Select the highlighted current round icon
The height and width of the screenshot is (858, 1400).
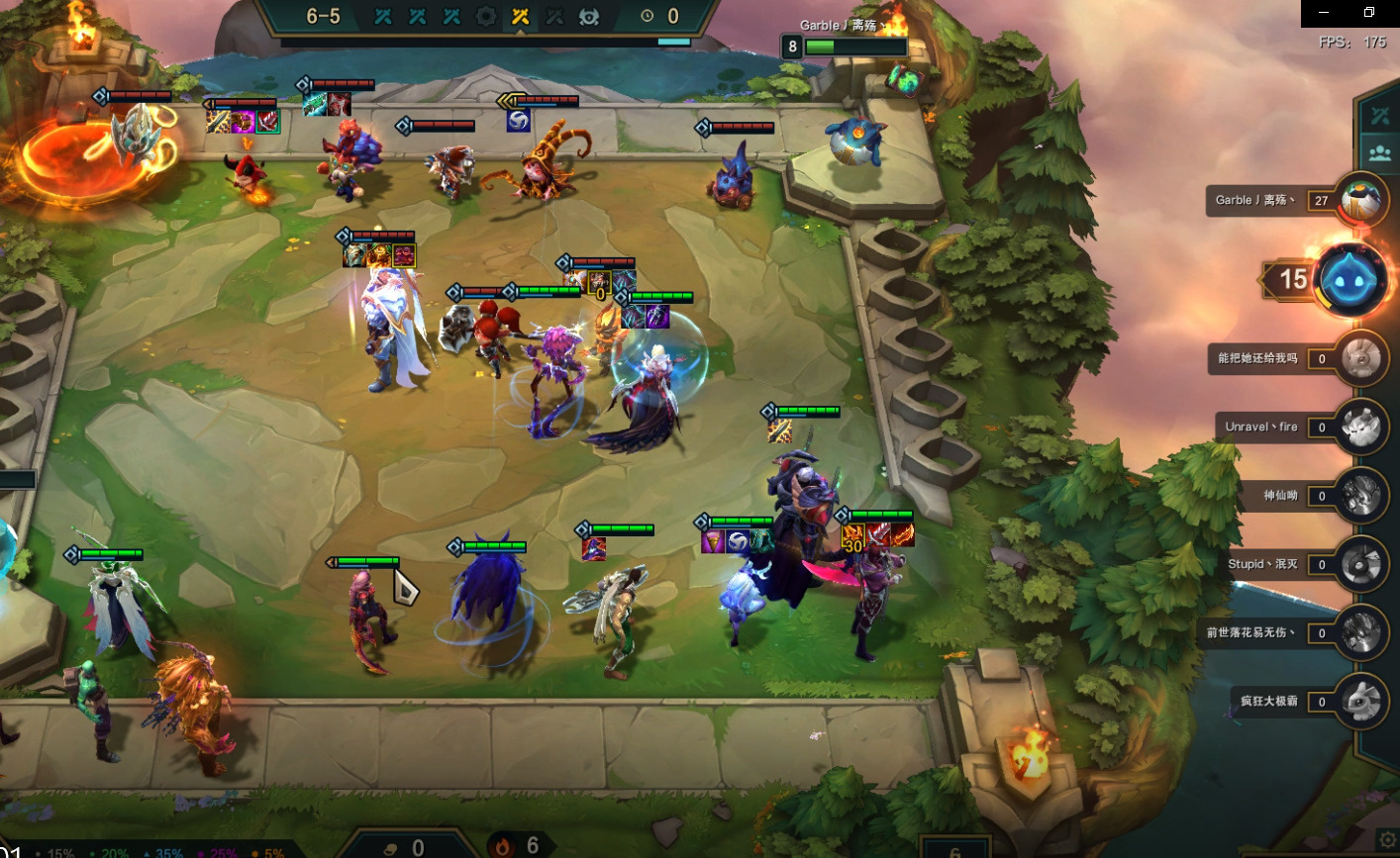point(520,16)
